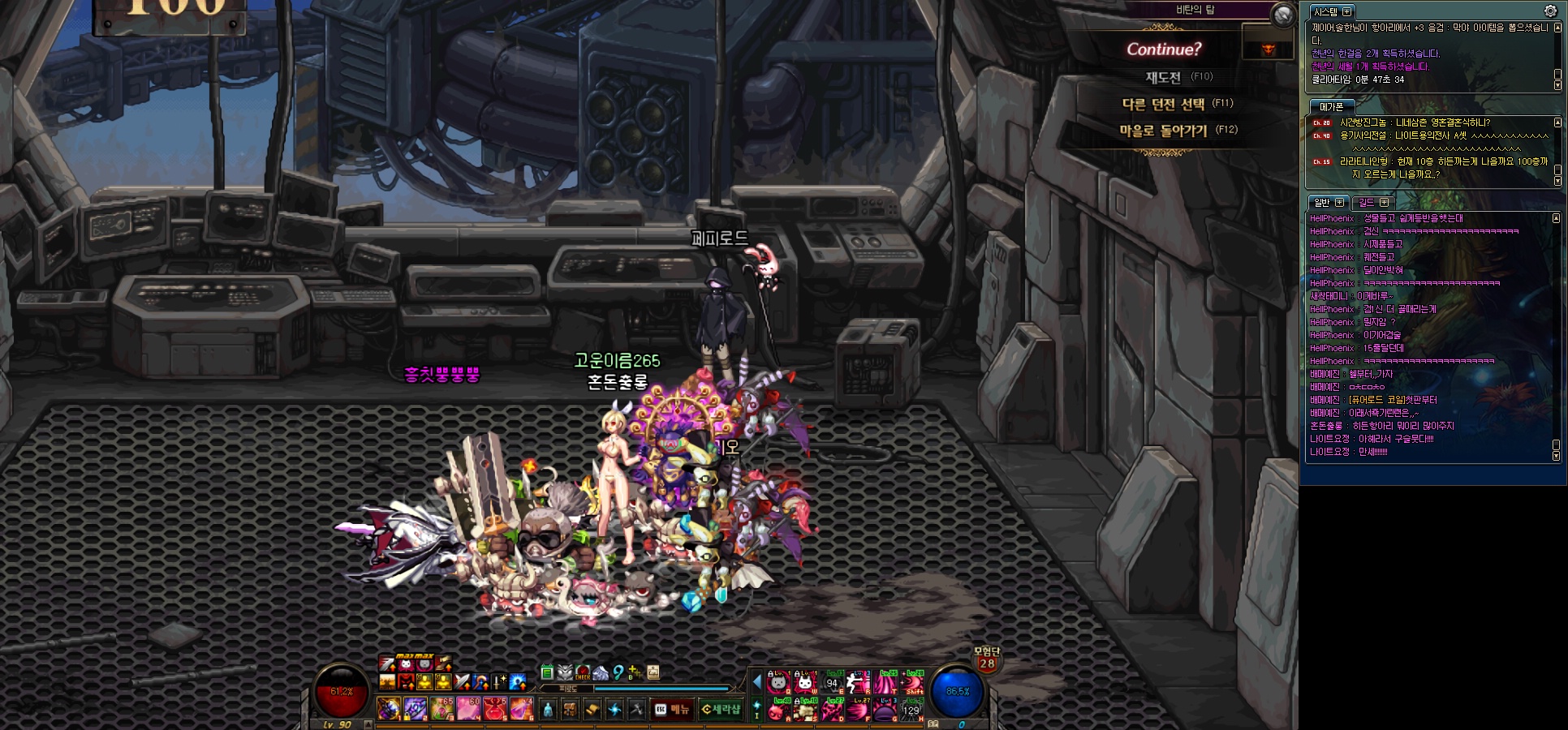Select 다른 던전 선택 option
The image size is (1568, 730).
pos(1164,104)
